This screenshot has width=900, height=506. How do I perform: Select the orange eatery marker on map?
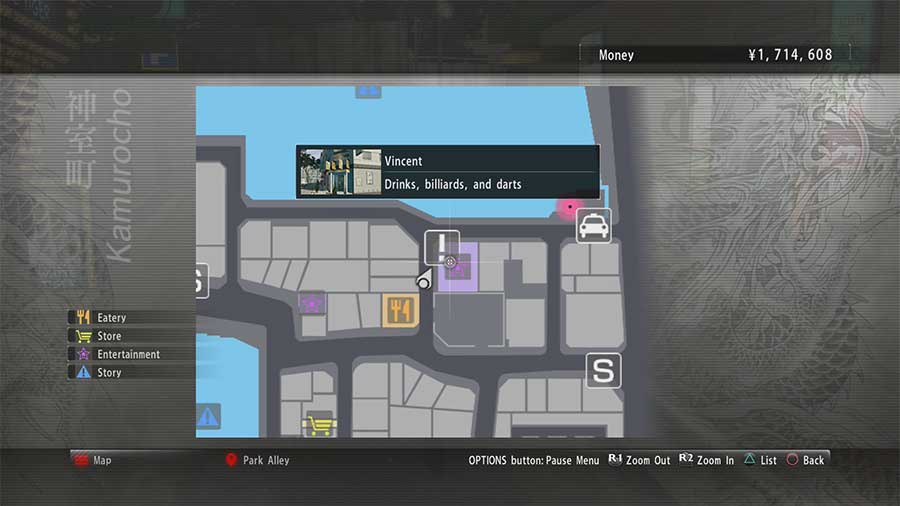[400, 310]
